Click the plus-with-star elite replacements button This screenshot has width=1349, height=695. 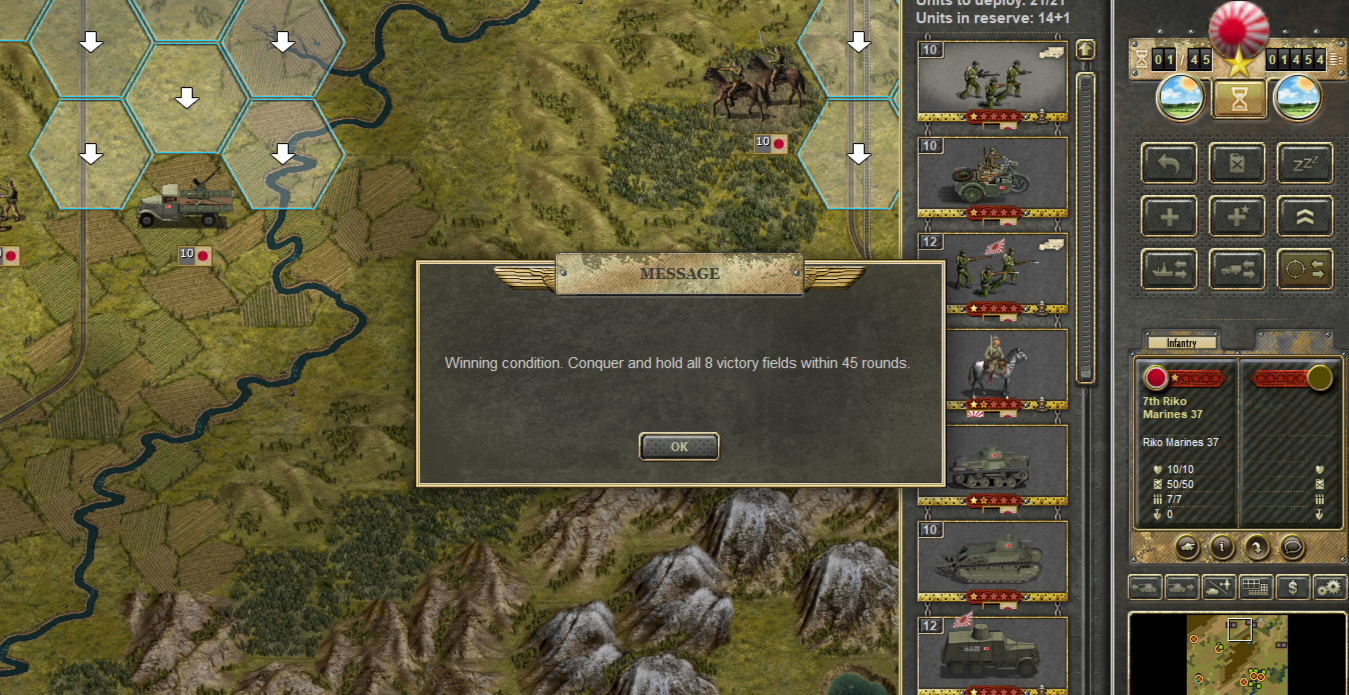coord(1237,216)
